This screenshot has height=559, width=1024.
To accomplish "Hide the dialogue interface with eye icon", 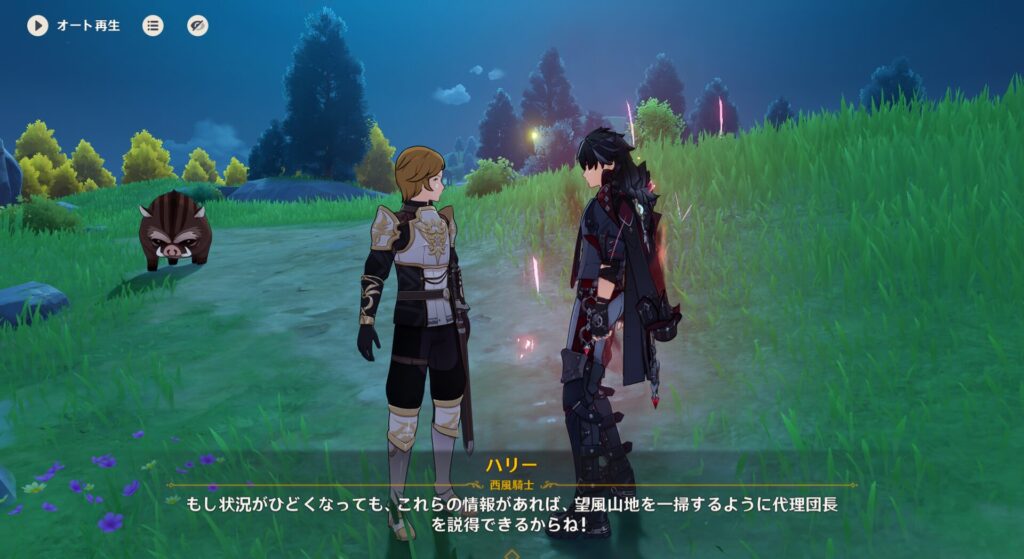I will (x=198, y=26).
